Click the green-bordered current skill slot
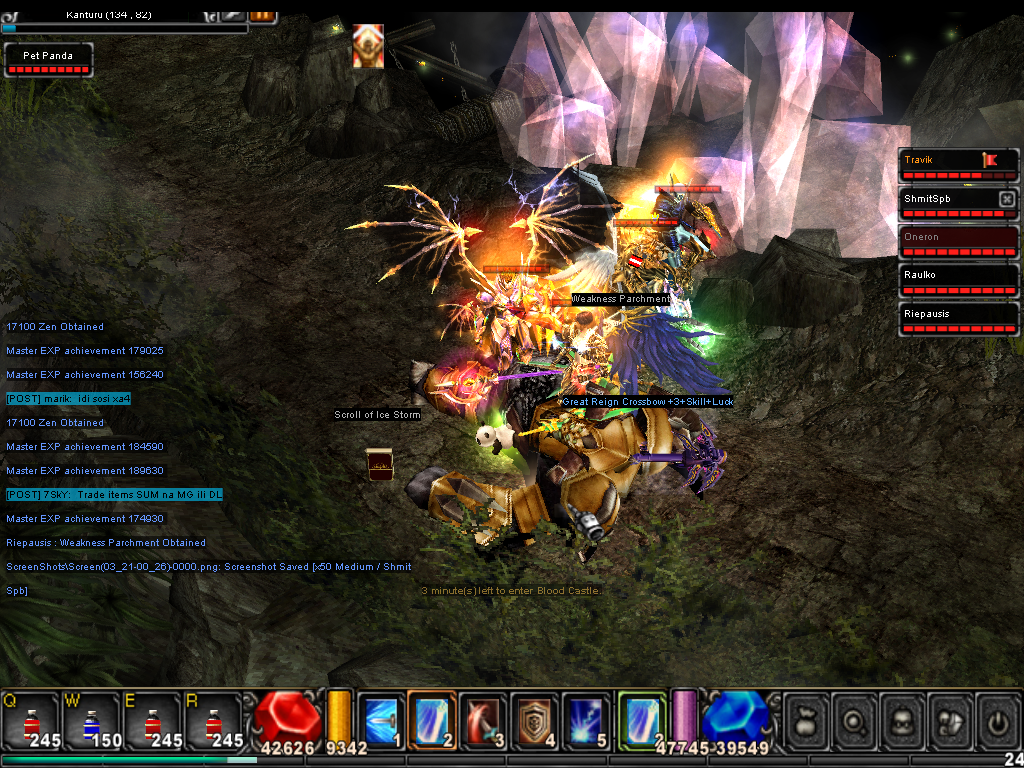Screen dimensions: 1024x768 pyautogui.click(x=642, y=720)
